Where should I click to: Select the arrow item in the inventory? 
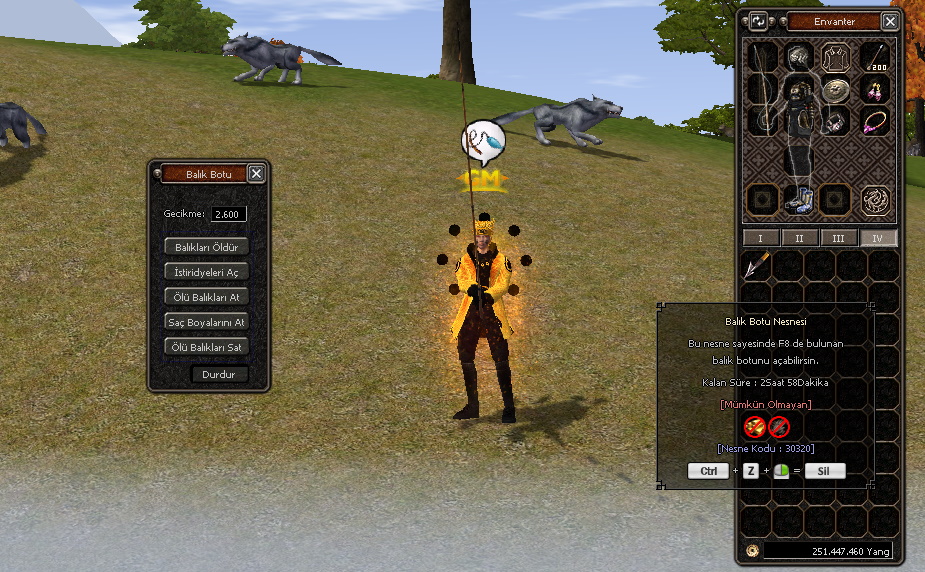click(757, 265)
